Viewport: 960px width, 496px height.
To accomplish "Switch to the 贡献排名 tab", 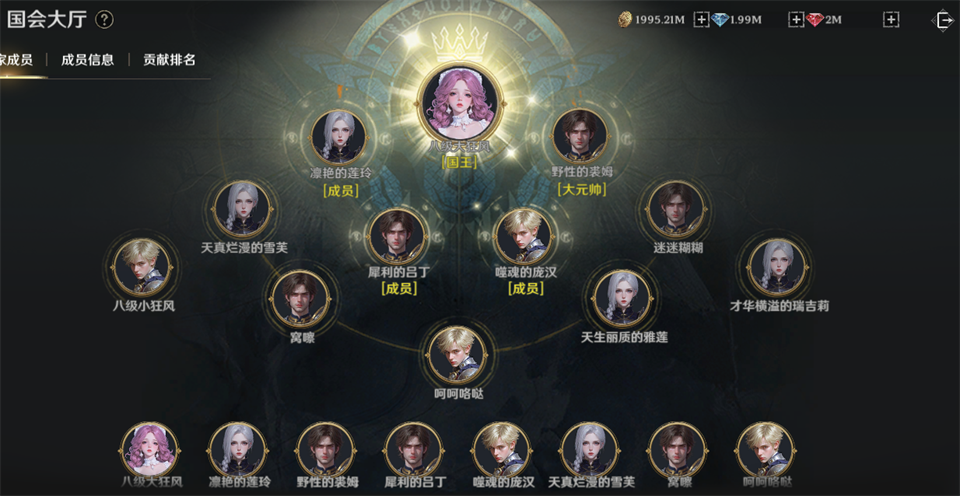I will (x=169, y=60).
